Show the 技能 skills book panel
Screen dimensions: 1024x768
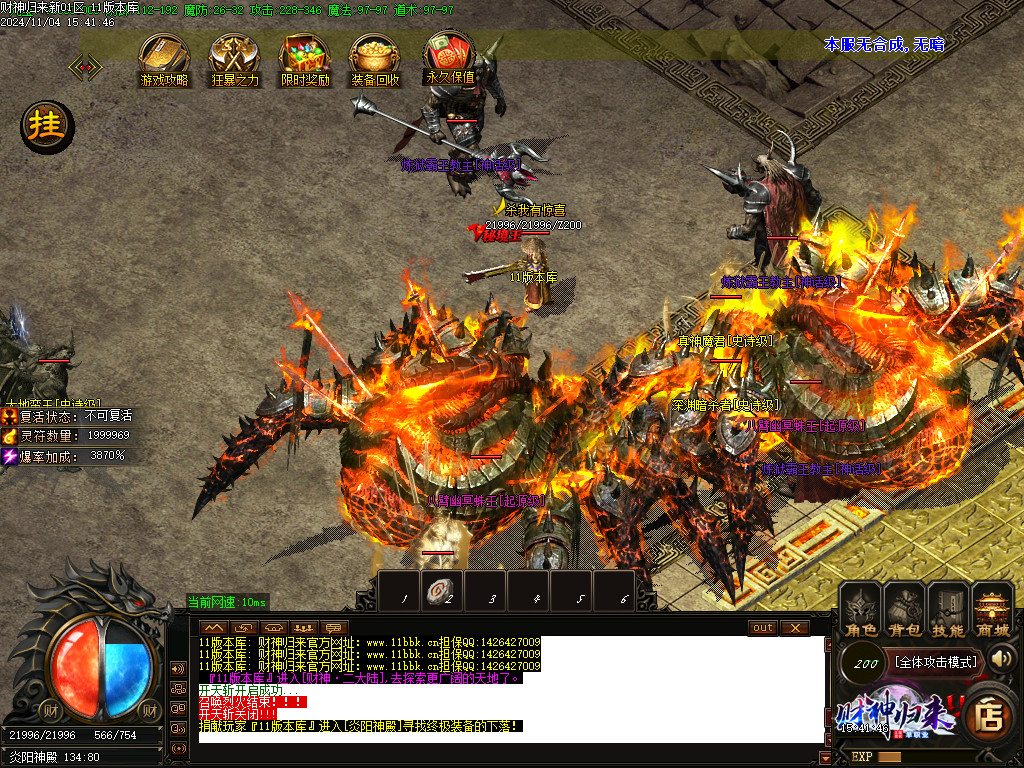[x=948, y=610]
